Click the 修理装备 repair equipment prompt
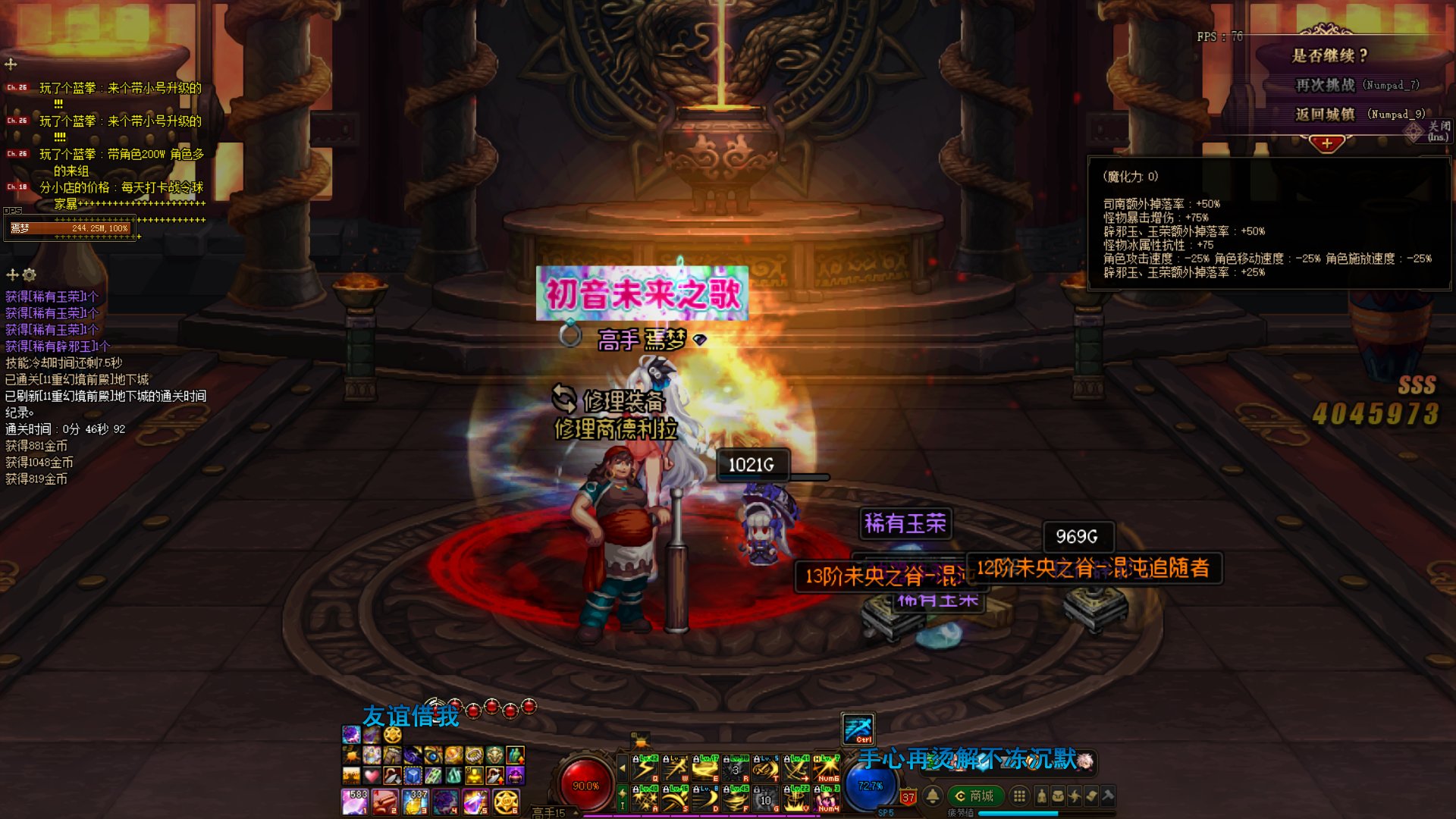1456x819 pixels. click(x=622, y=400)
